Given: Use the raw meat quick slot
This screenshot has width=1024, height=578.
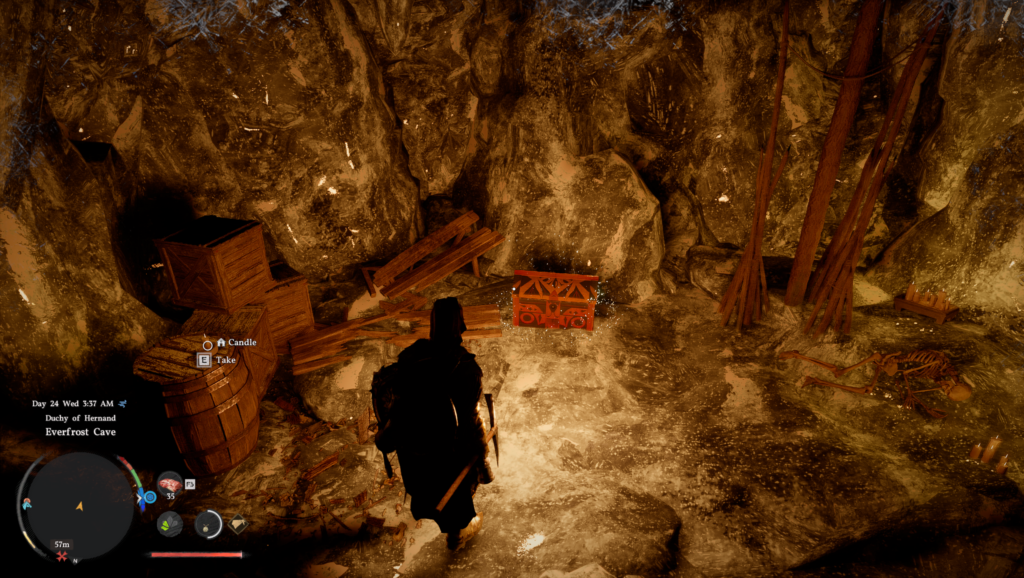Looking at the screenshot, I should tap(169, 484).
